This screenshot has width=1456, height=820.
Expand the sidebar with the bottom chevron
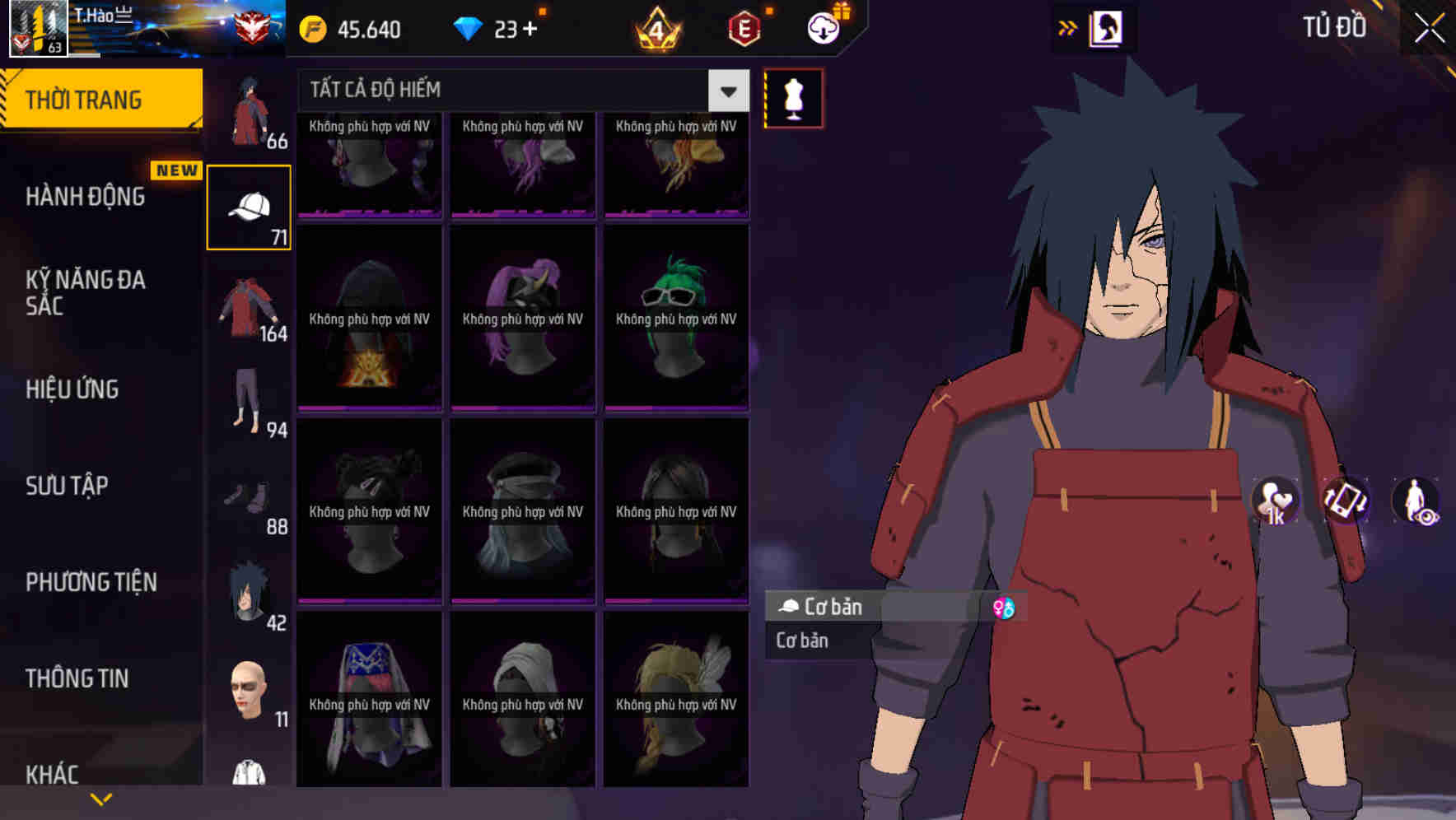(x=101, y=797)
